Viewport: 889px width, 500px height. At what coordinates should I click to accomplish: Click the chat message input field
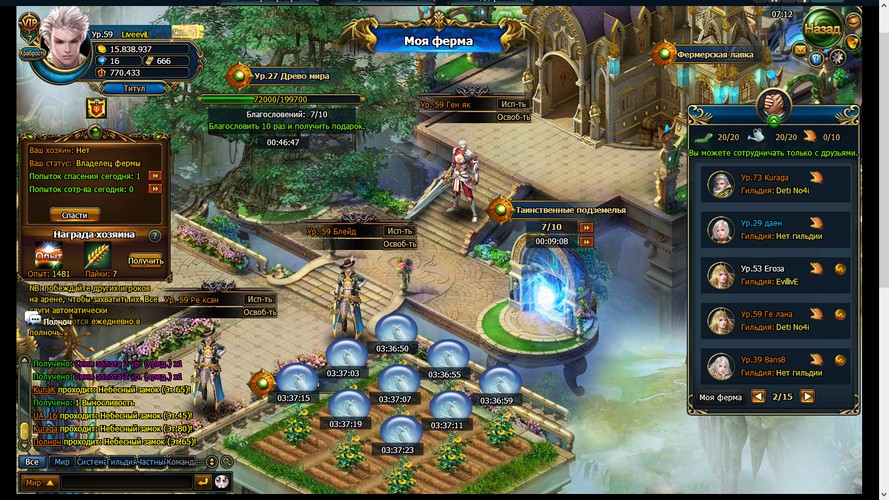[x=125, y=482]
